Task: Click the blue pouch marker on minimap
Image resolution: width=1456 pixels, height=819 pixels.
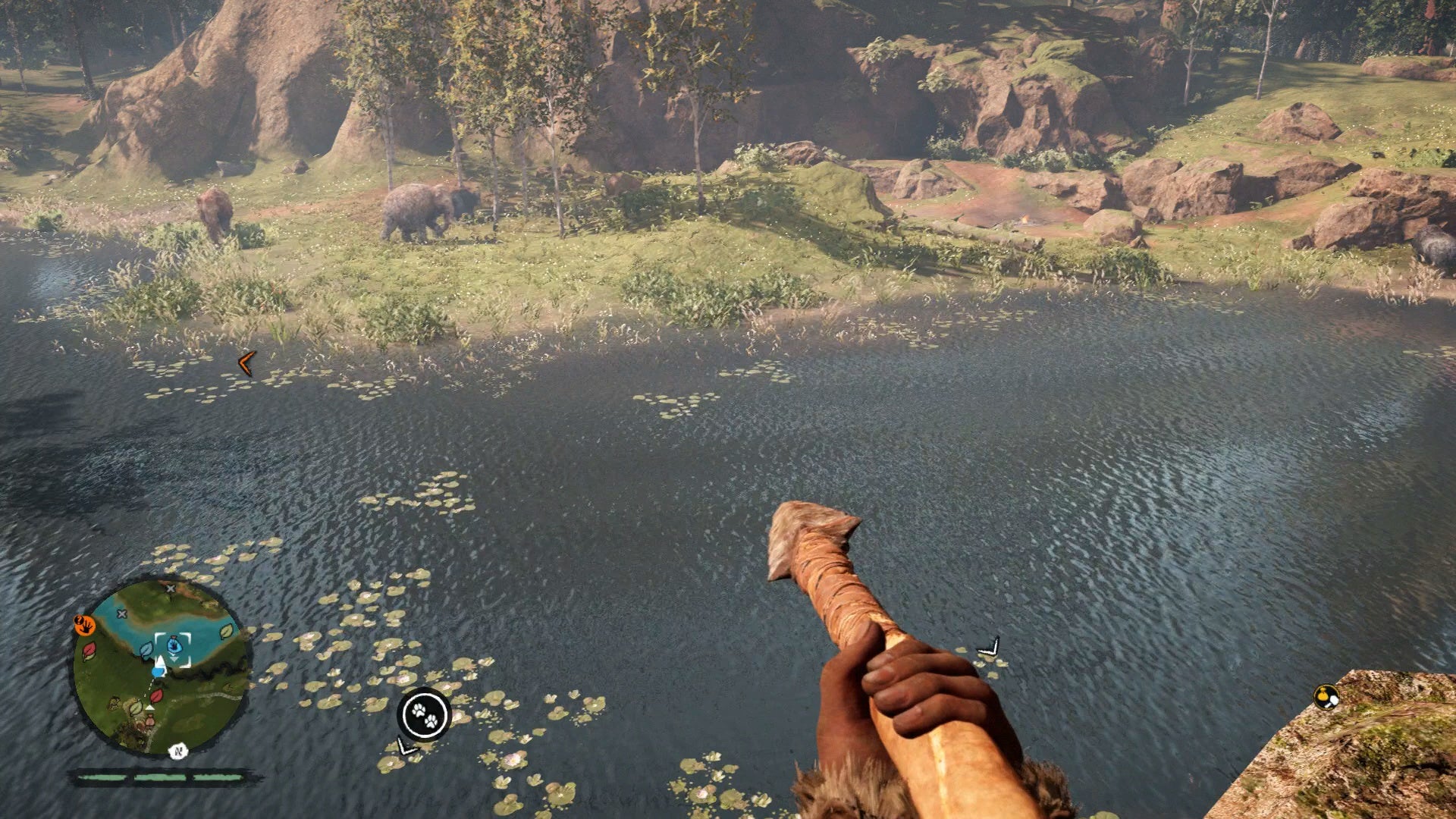Action: [174, 645]
